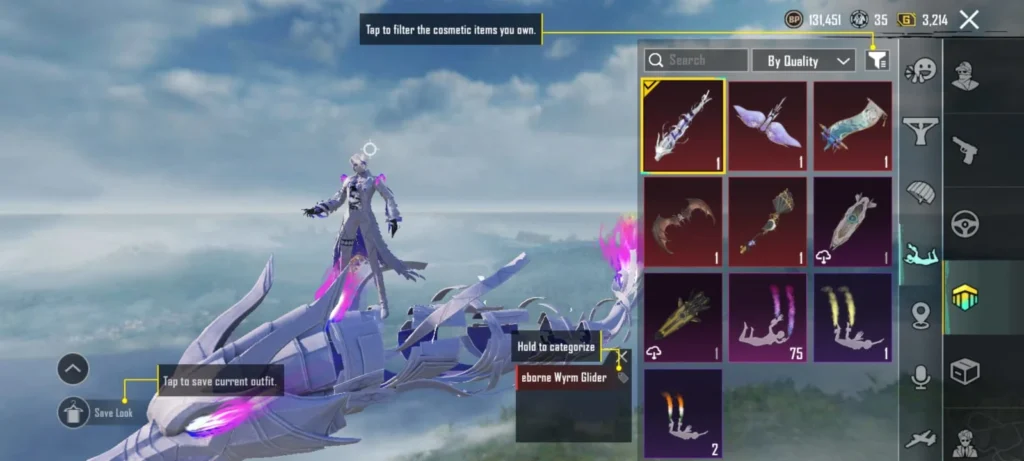Switch to the parachute category tab
1024x461 pixels.
[920, 192]
